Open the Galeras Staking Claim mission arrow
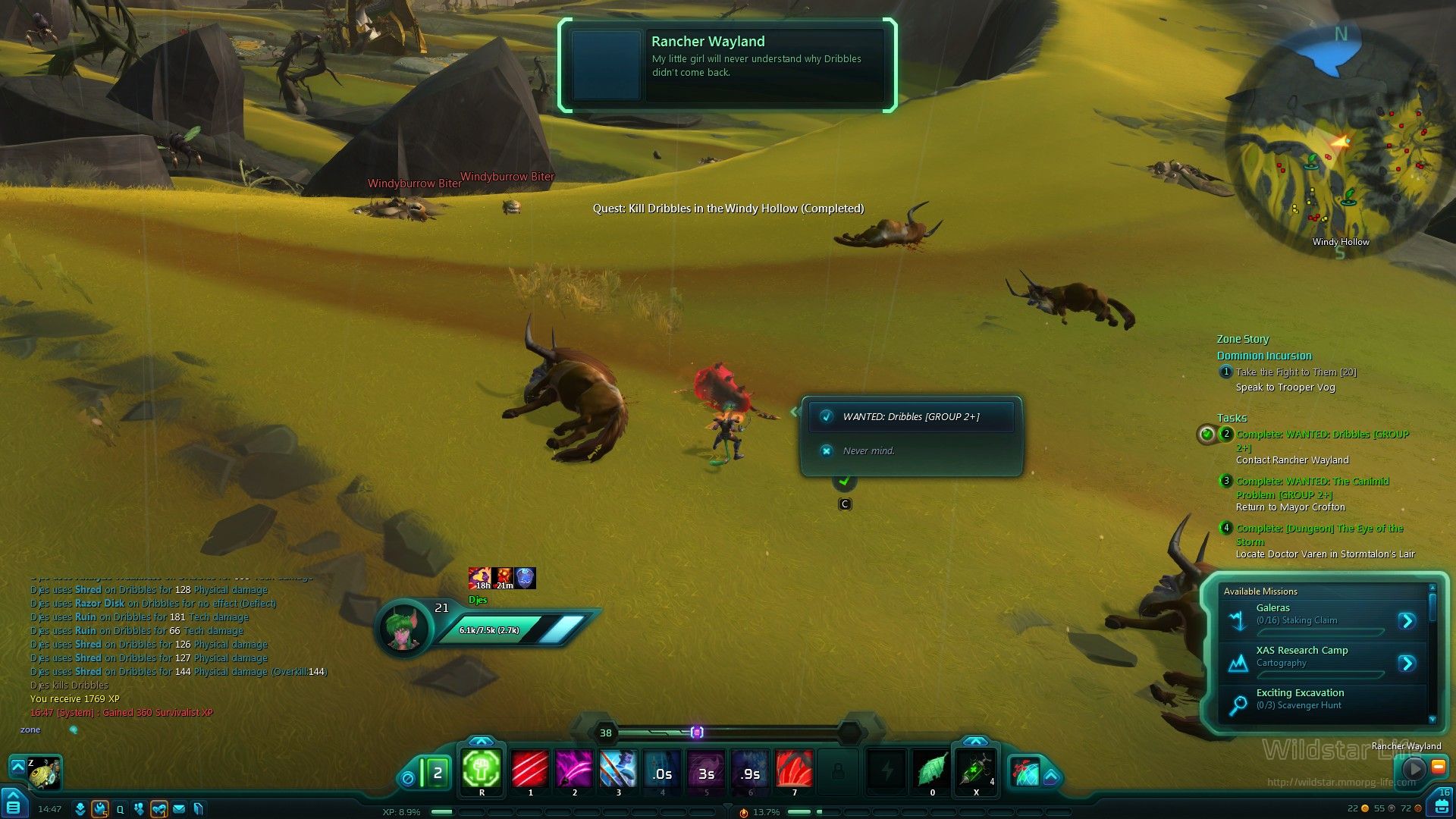The image size is (1456, 819). [1407, 621]
